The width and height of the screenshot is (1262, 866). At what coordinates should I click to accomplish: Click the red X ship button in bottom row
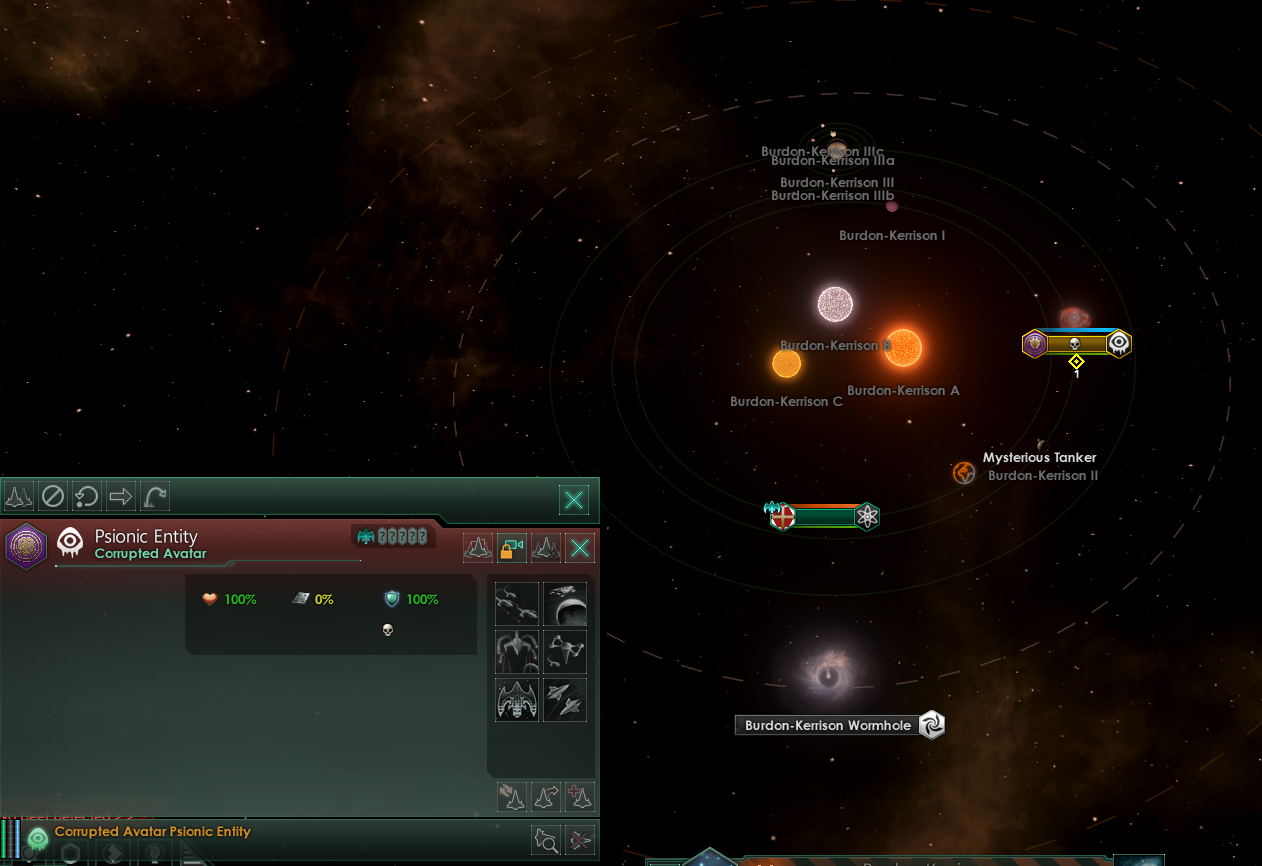(x=580, y=840)
